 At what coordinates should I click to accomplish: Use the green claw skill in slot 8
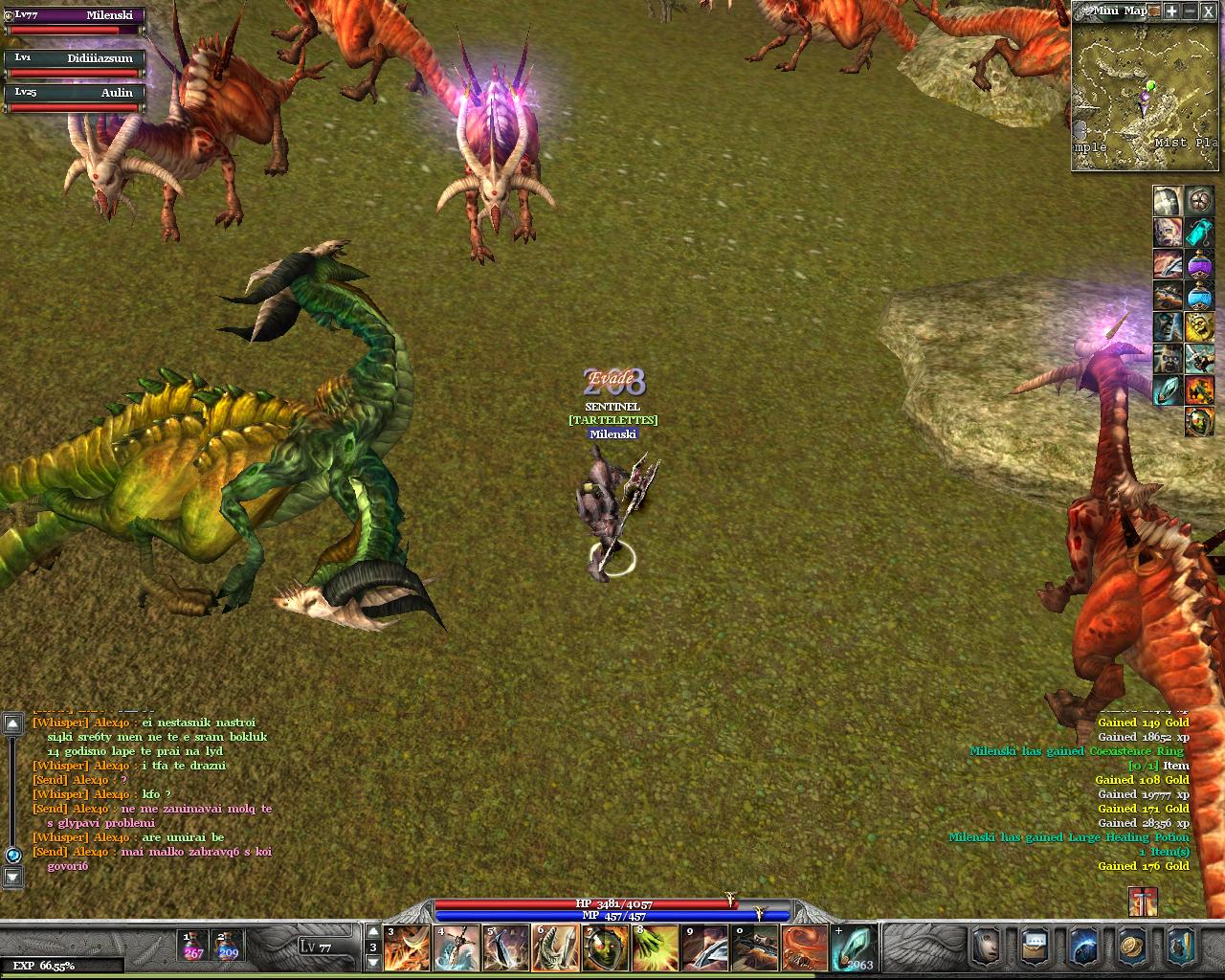655,947
